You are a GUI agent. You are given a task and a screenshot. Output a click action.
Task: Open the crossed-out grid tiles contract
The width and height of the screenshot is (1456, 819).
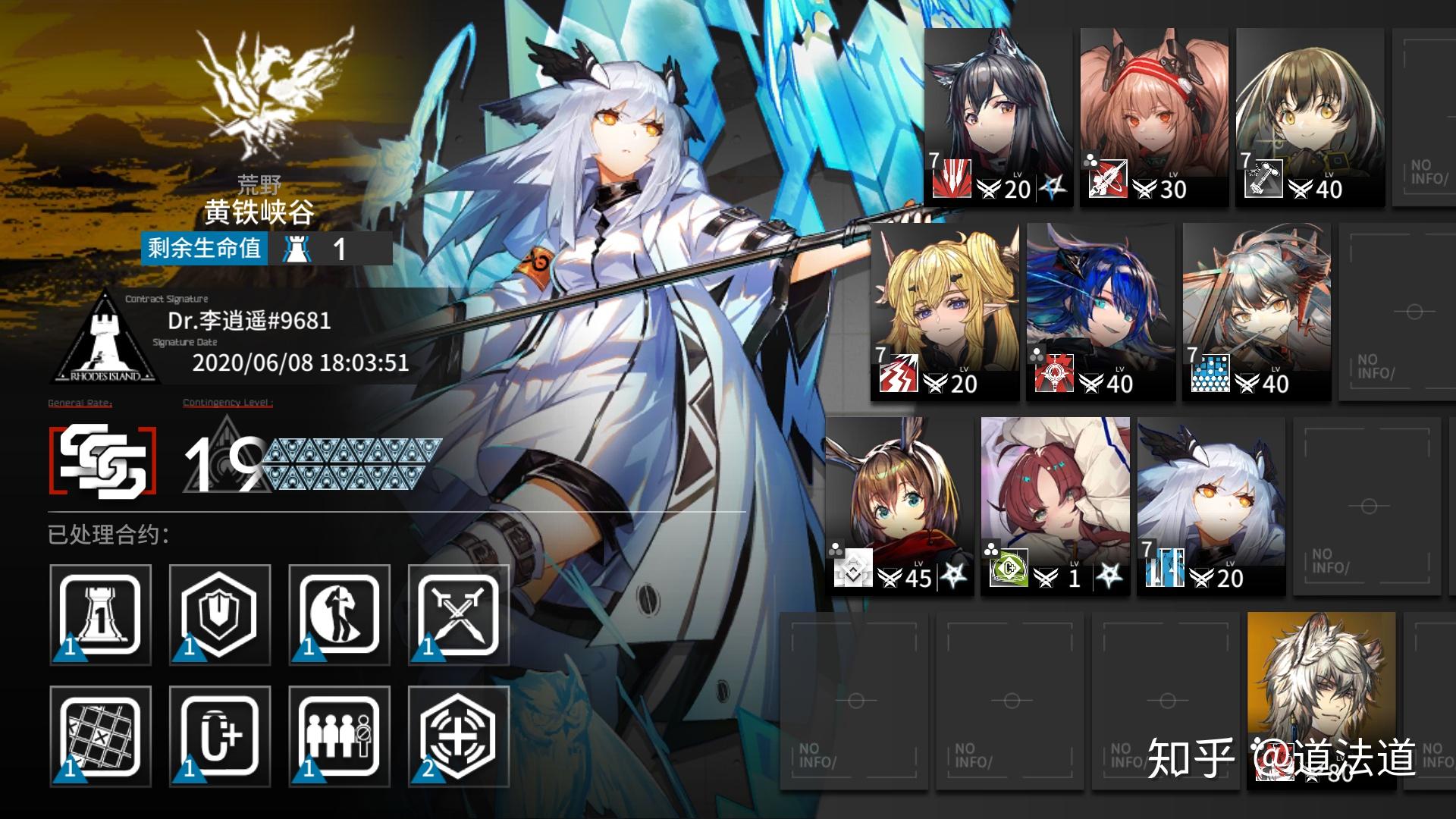click(100, 736)
